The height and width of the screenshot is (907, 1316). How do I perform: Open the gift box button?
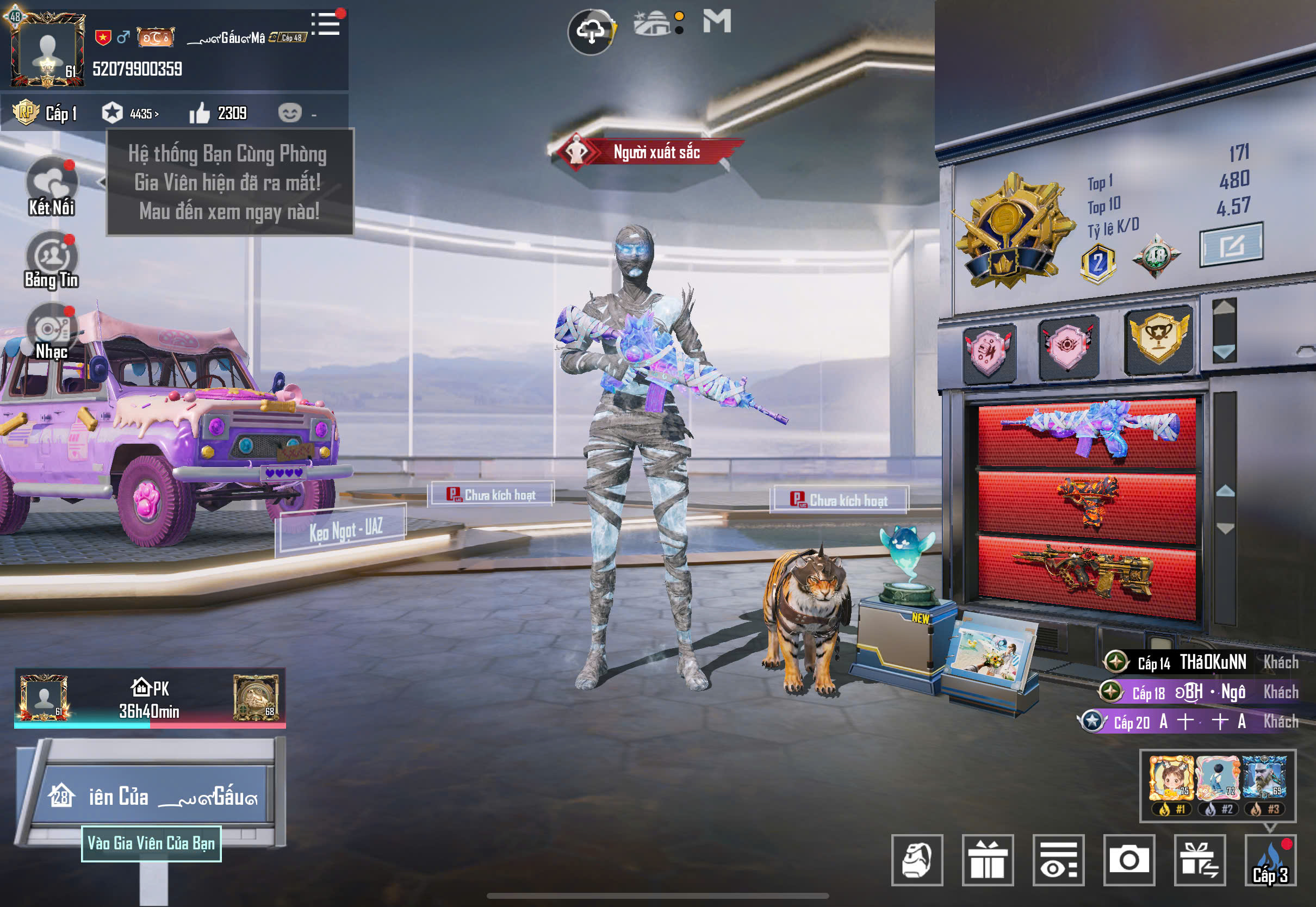(x=988, y=859)
